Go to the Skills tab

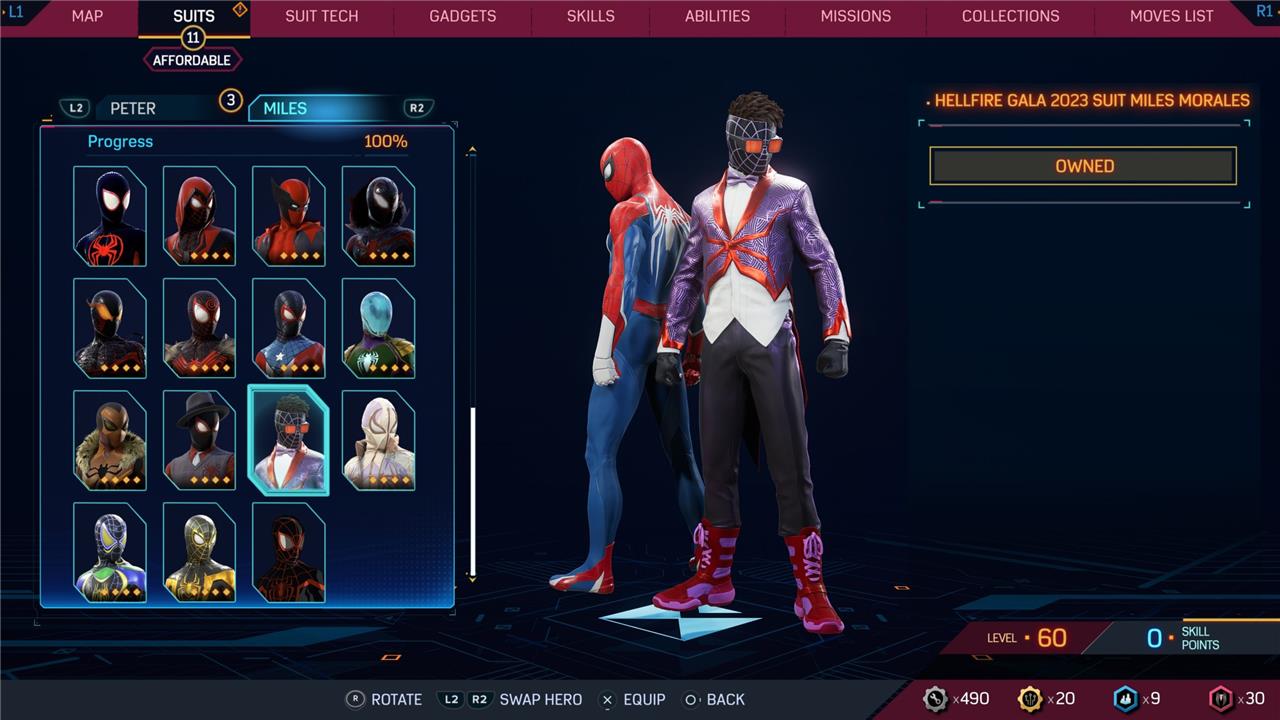pyautogui.click(x=591, y=16)
